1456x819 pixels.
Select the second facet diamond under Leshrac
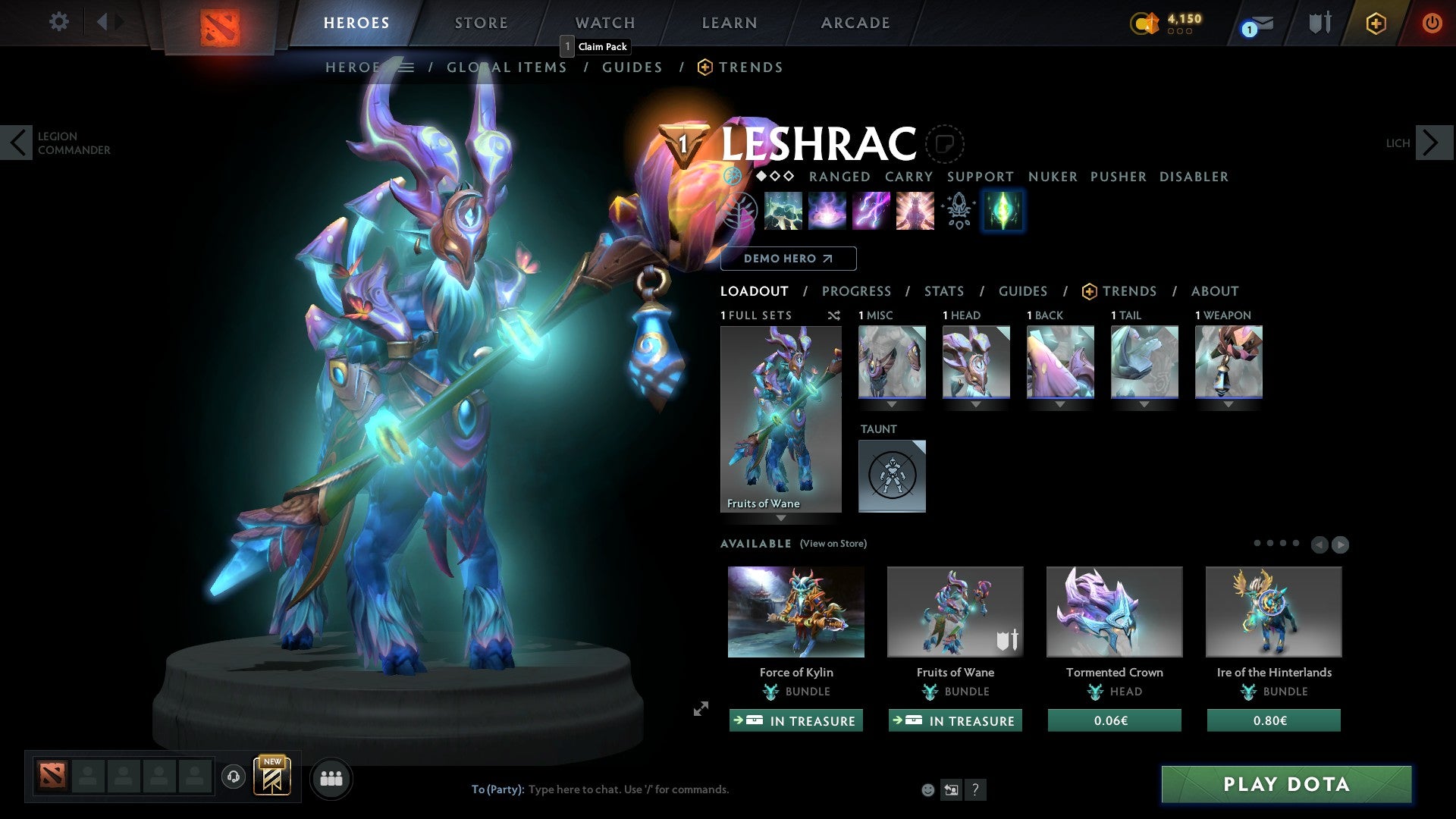(x=776, y=176)
